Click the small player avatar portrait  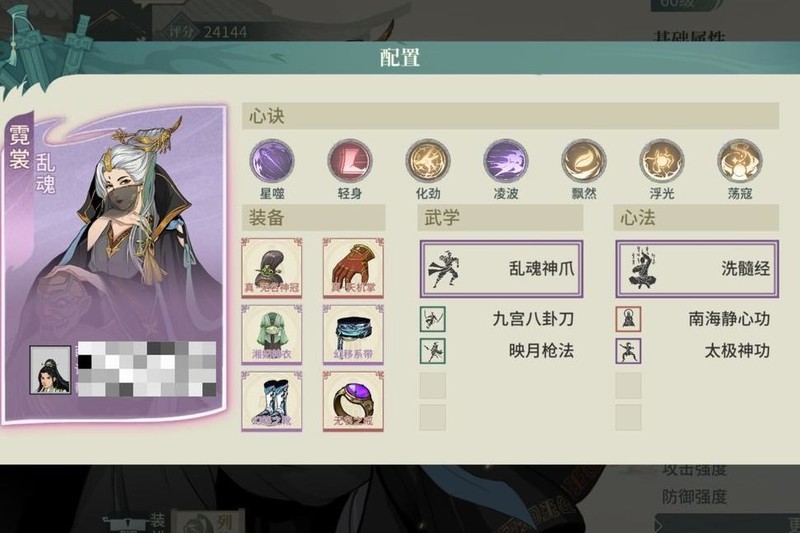pyautogui.click(x=50, y=369)
